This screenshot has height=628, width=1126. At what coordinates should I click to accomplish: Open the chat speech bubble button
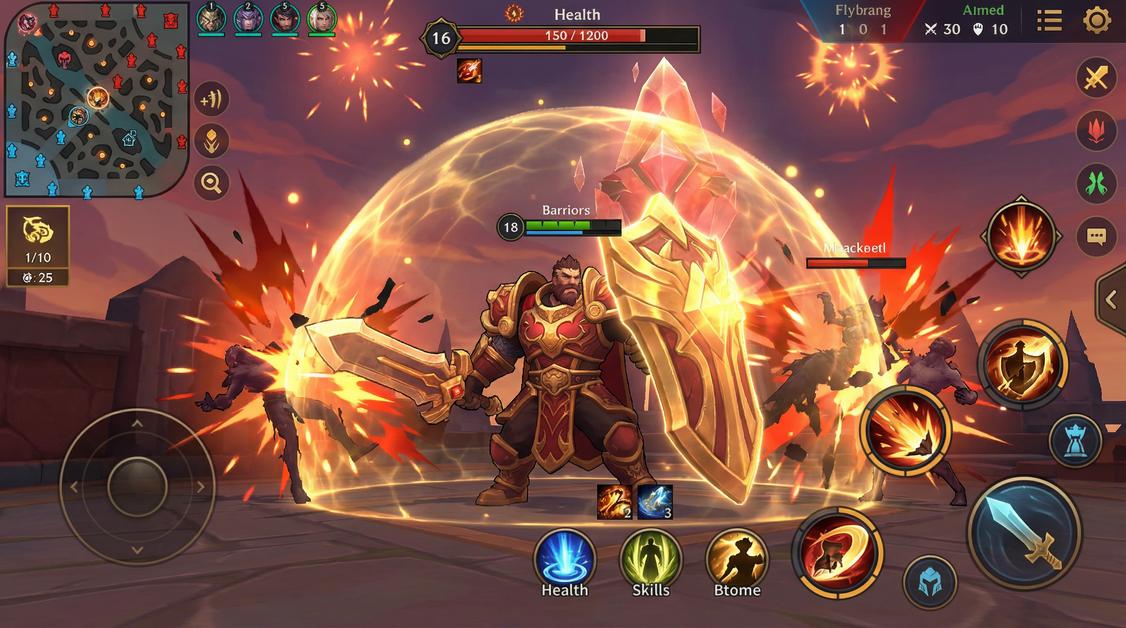click(1096, 237)
